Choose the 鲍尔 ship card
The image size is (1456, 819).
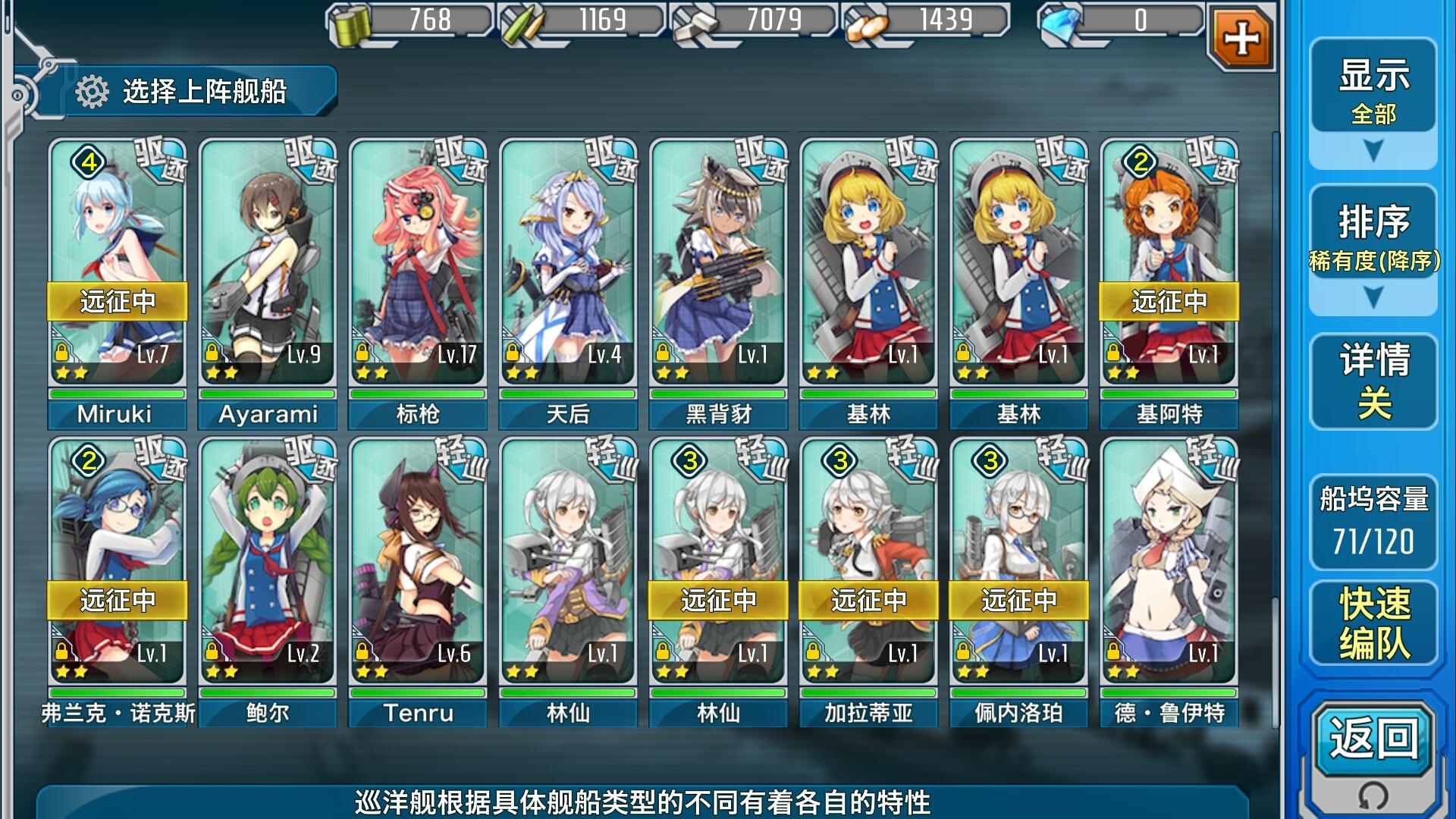(267, 565)
